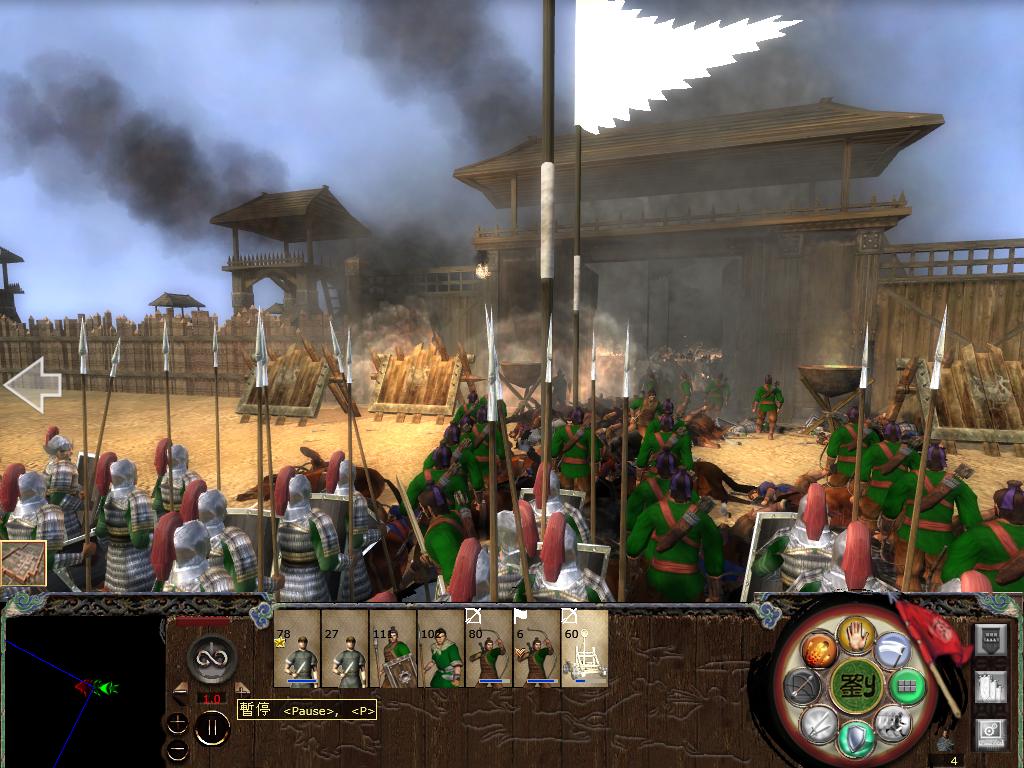This screenshot has width=1024, height=768.
Task: Toggle the fire arrows flaming orb button
Action: tap(818, 651)
